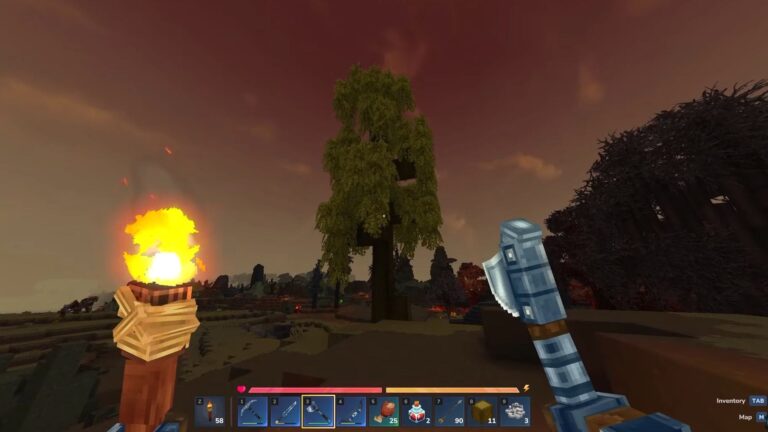Choose the yellow block stack of 11

pyautogui.click(x=482, y=411)
